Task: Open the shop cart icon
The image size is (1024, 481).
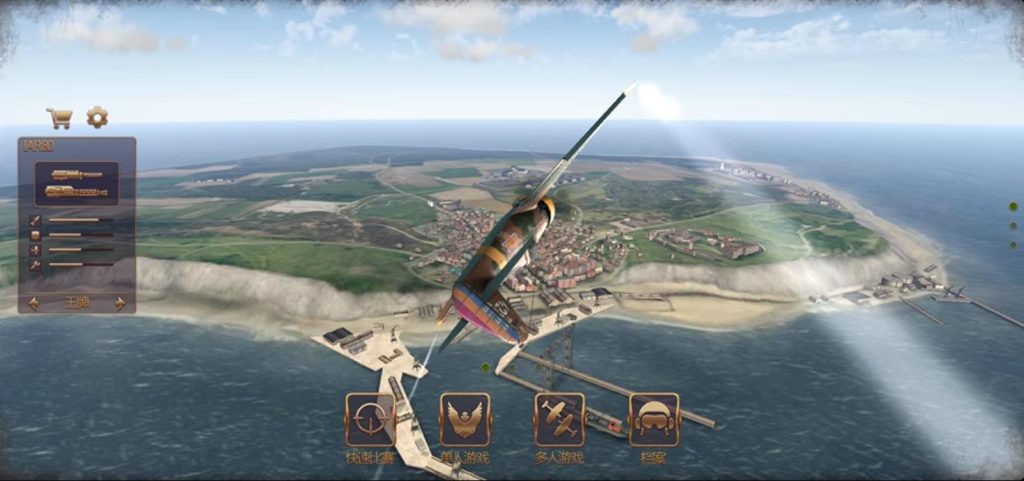Action: pos(59,118)
